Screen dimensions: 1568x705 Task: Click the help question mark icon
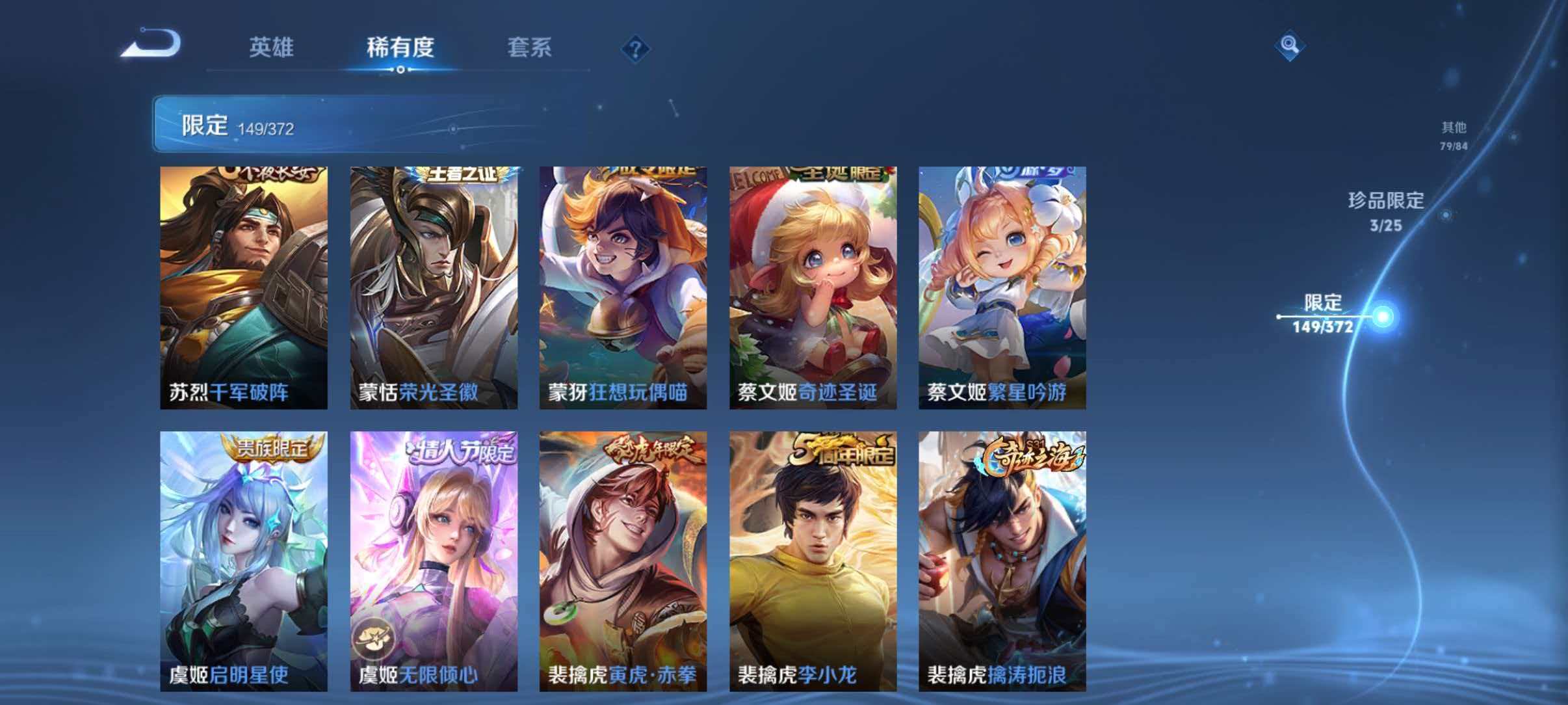[x=636, y=47]
